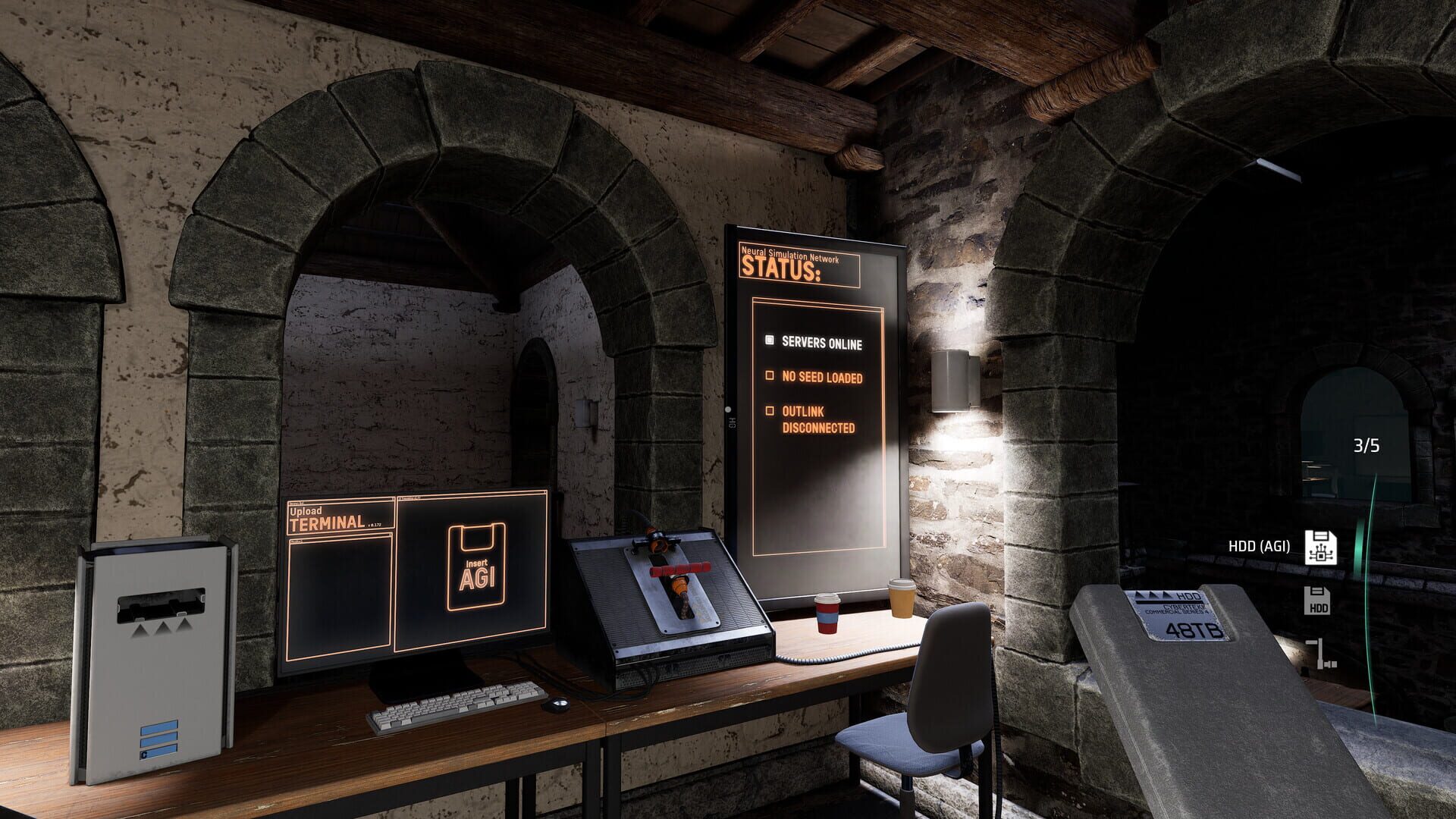Click the HDD (AGI) inventory icon
This screenshot has width=1456, height=819.
[x=1321, y=547]
